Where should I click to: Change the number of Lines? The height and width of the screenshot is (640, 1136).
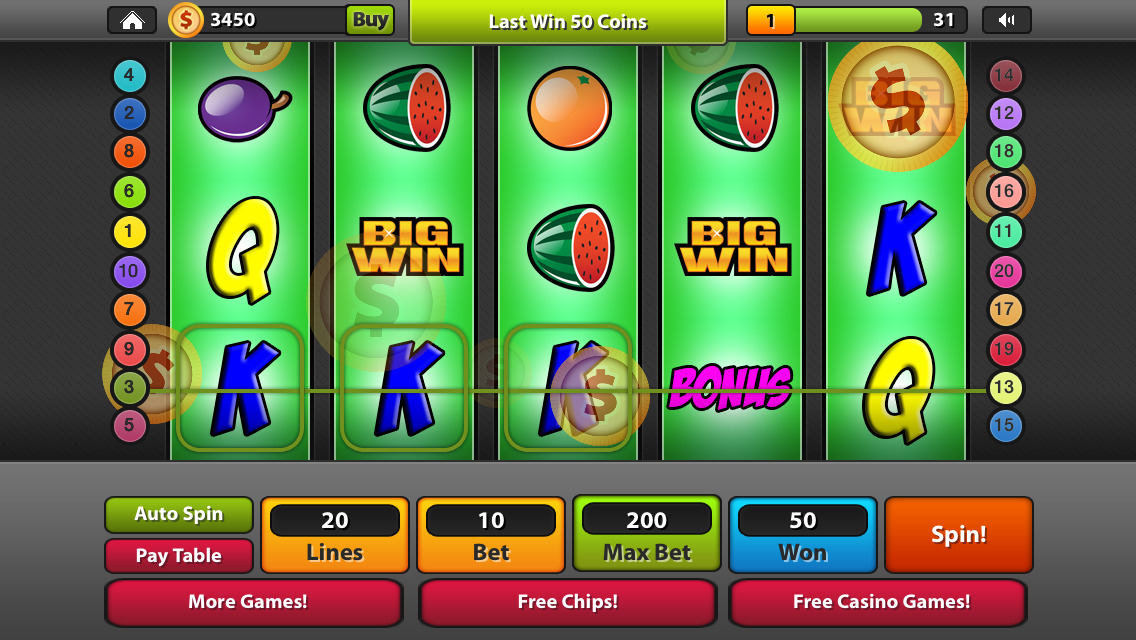click(x=335, y=535)
